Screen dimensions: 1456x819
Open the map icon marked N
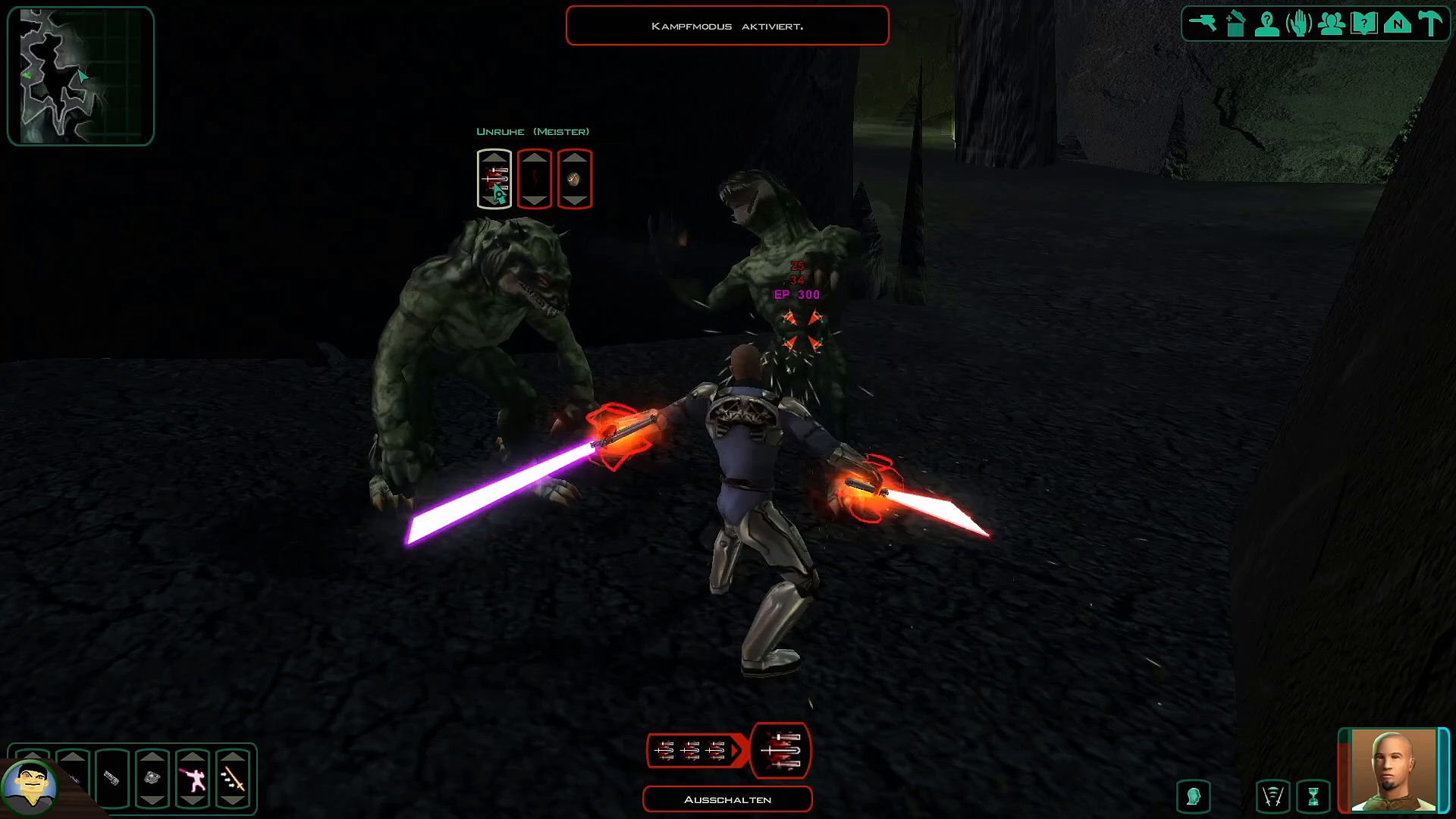click(1398, 24)
